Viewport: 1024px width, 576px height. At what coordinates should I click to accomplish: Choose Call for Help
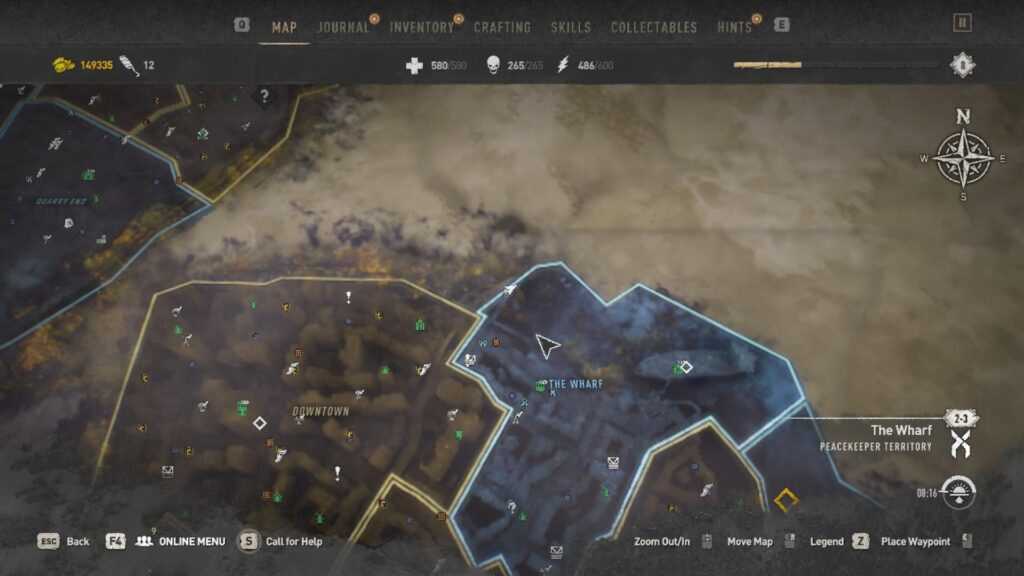[293, 541]
